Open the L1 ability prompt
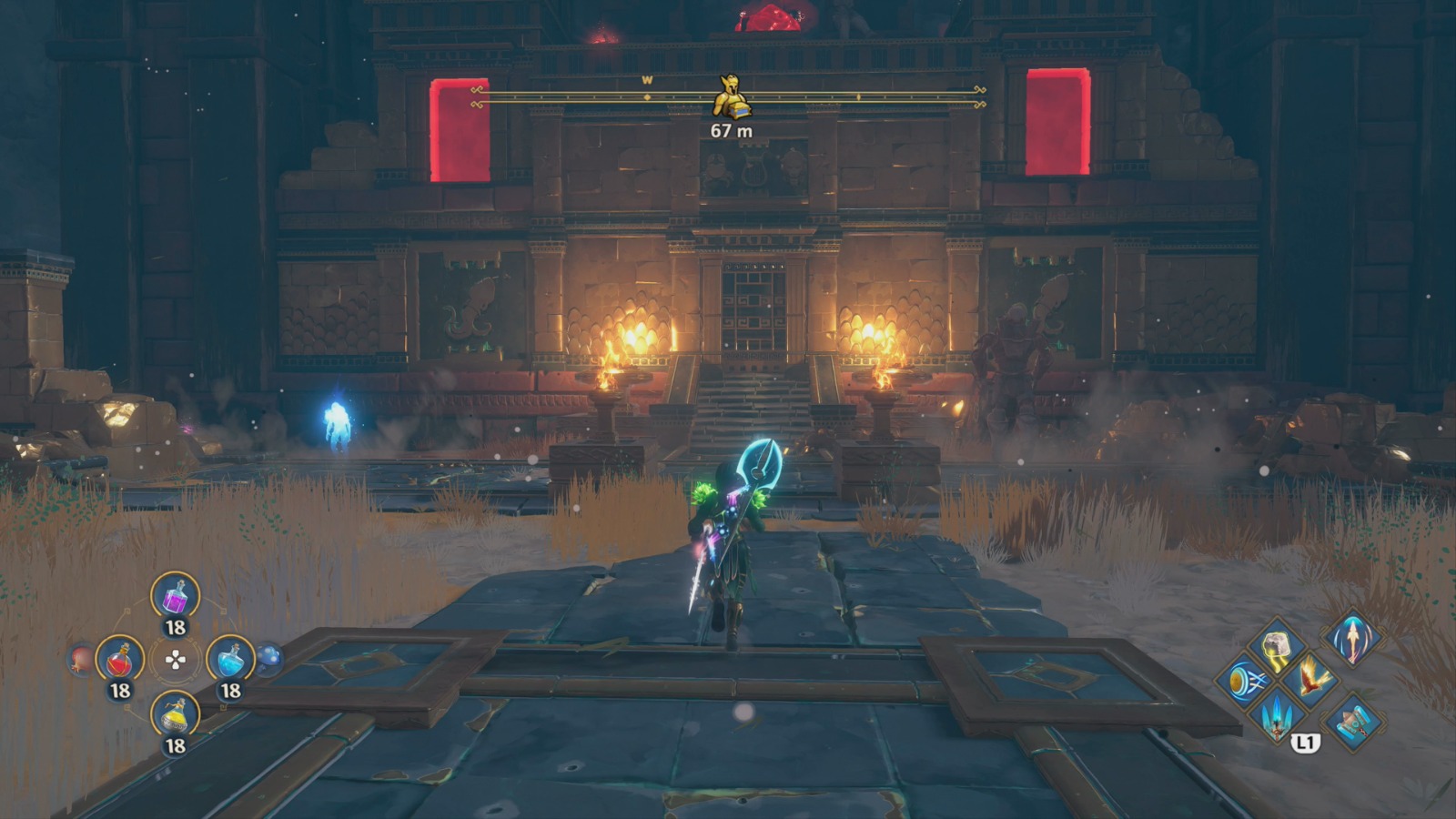 pos(1308,744)
